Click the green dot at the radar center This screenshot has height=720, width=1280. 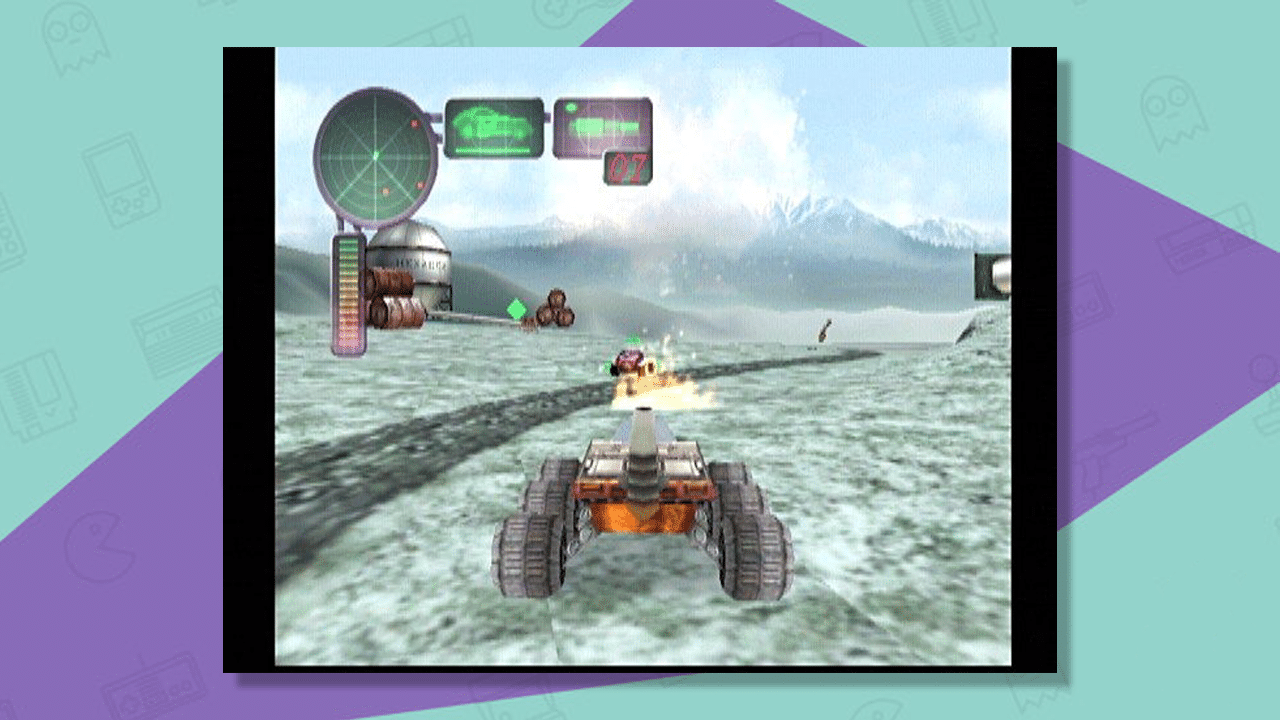(376, 156)
